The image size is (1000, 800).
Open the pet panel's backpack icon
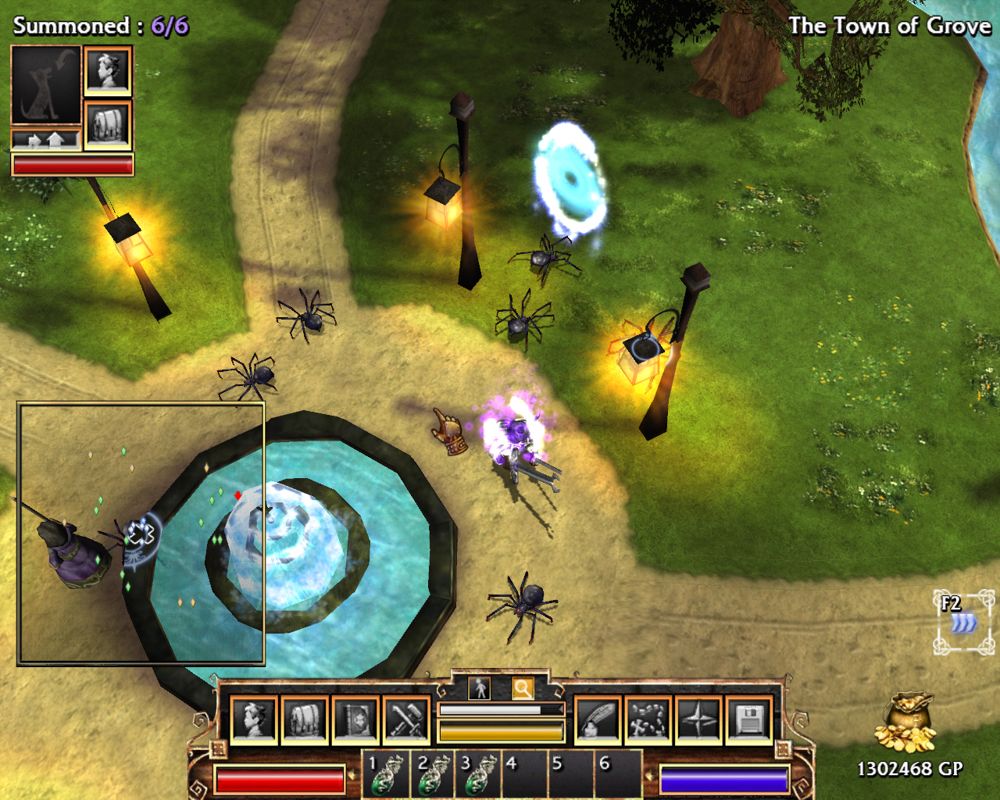point(107,124)
